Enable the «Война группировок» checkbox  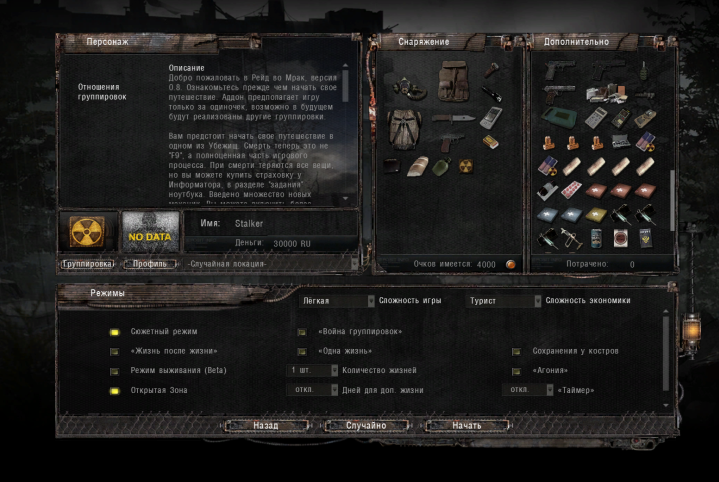(x=302, y=332)
